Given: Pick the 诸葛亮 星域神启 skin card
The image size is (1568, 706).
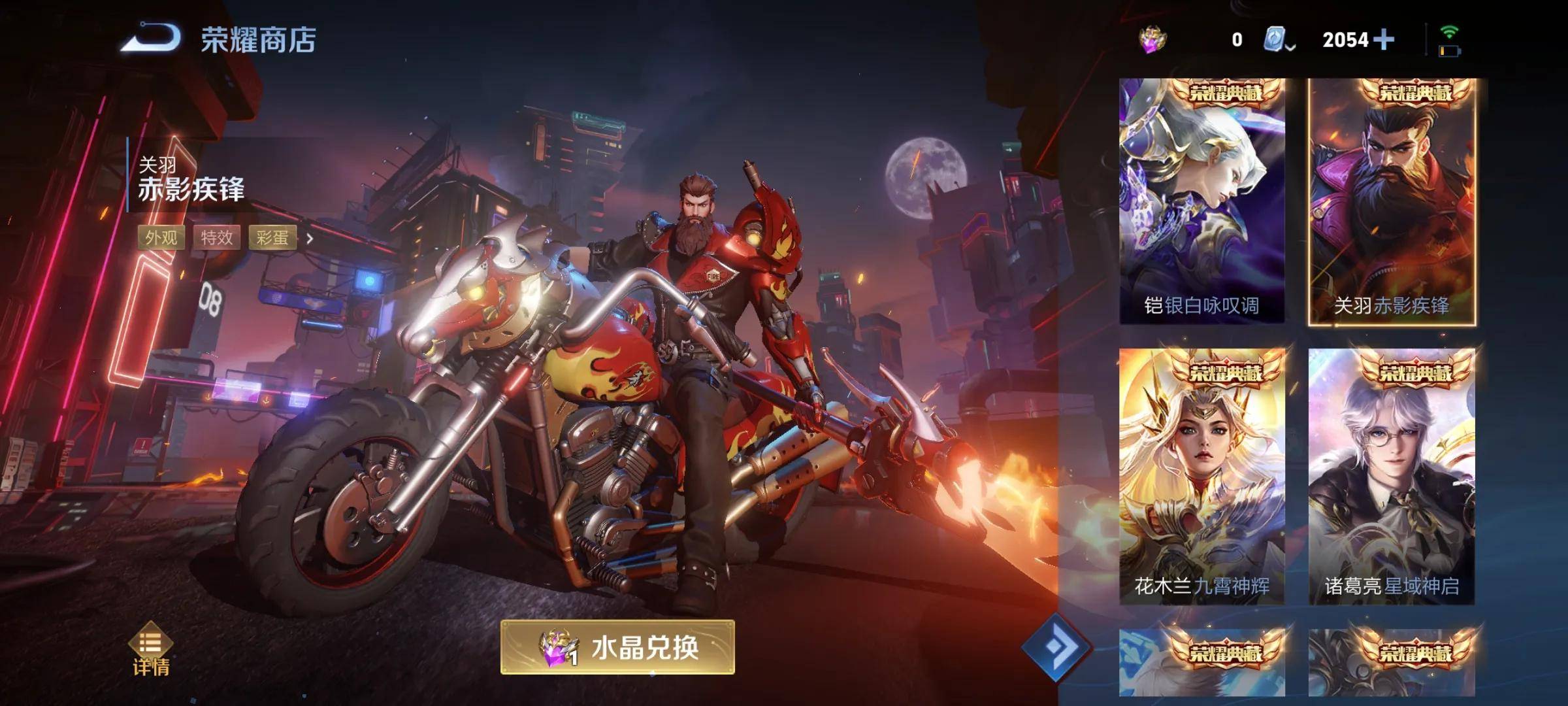Looking at the screenshot, I should pyautogui.click(x=1391, y=476).
